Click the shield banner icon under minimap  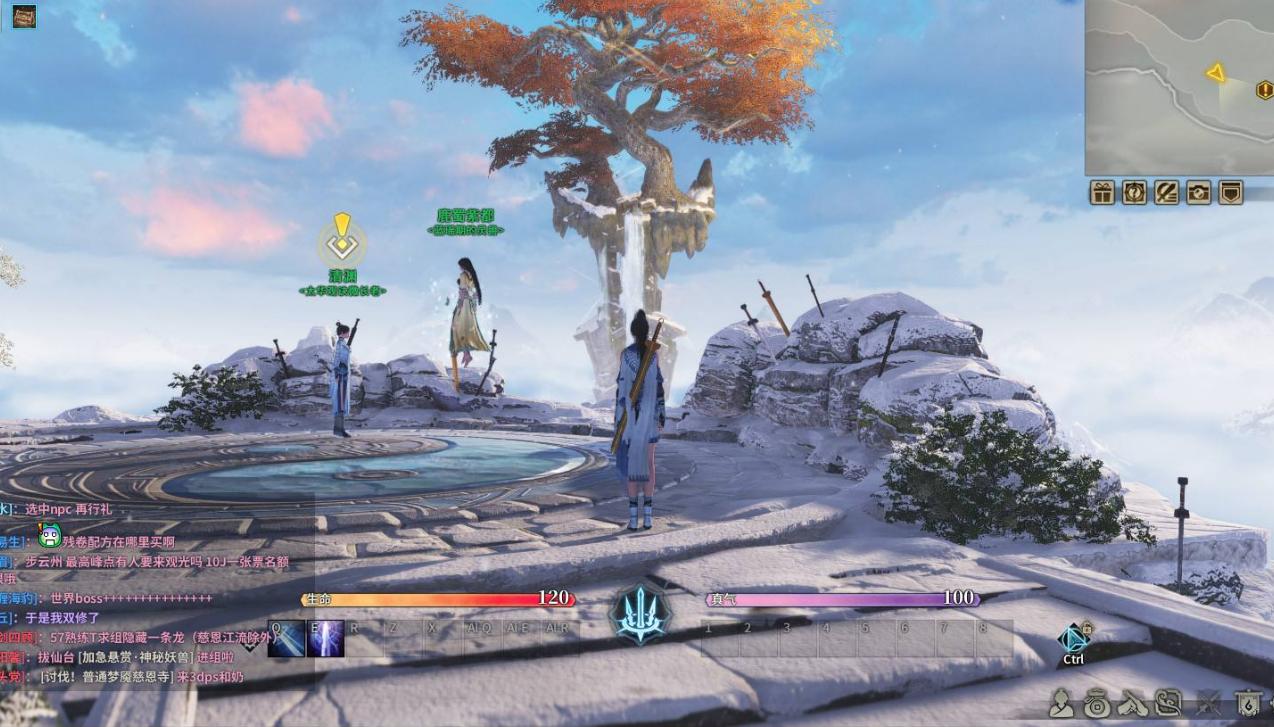click(x=1230, y=193)
